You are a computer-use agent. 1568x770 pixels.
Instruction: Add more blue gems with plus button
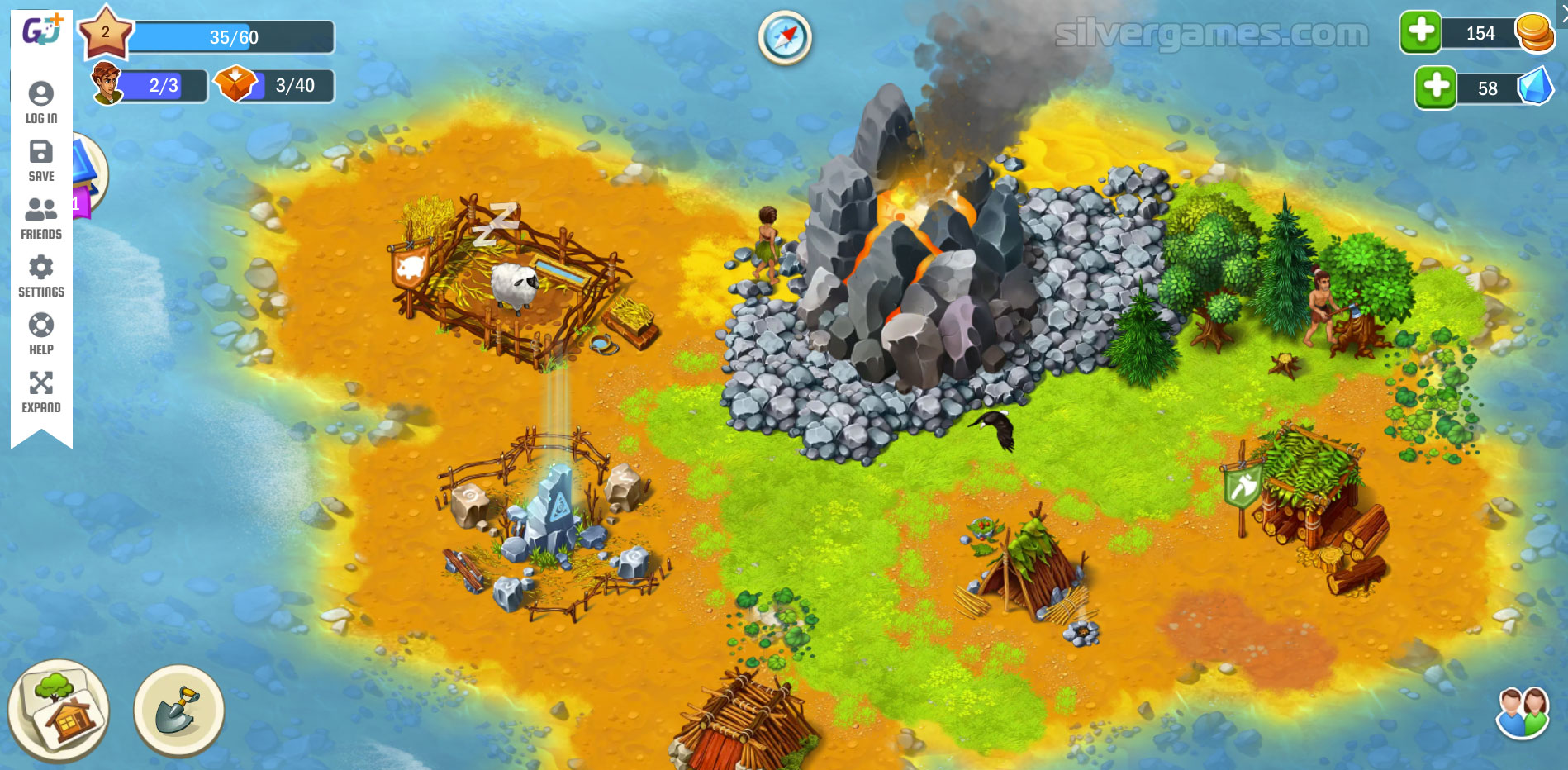pos(1436,87)
